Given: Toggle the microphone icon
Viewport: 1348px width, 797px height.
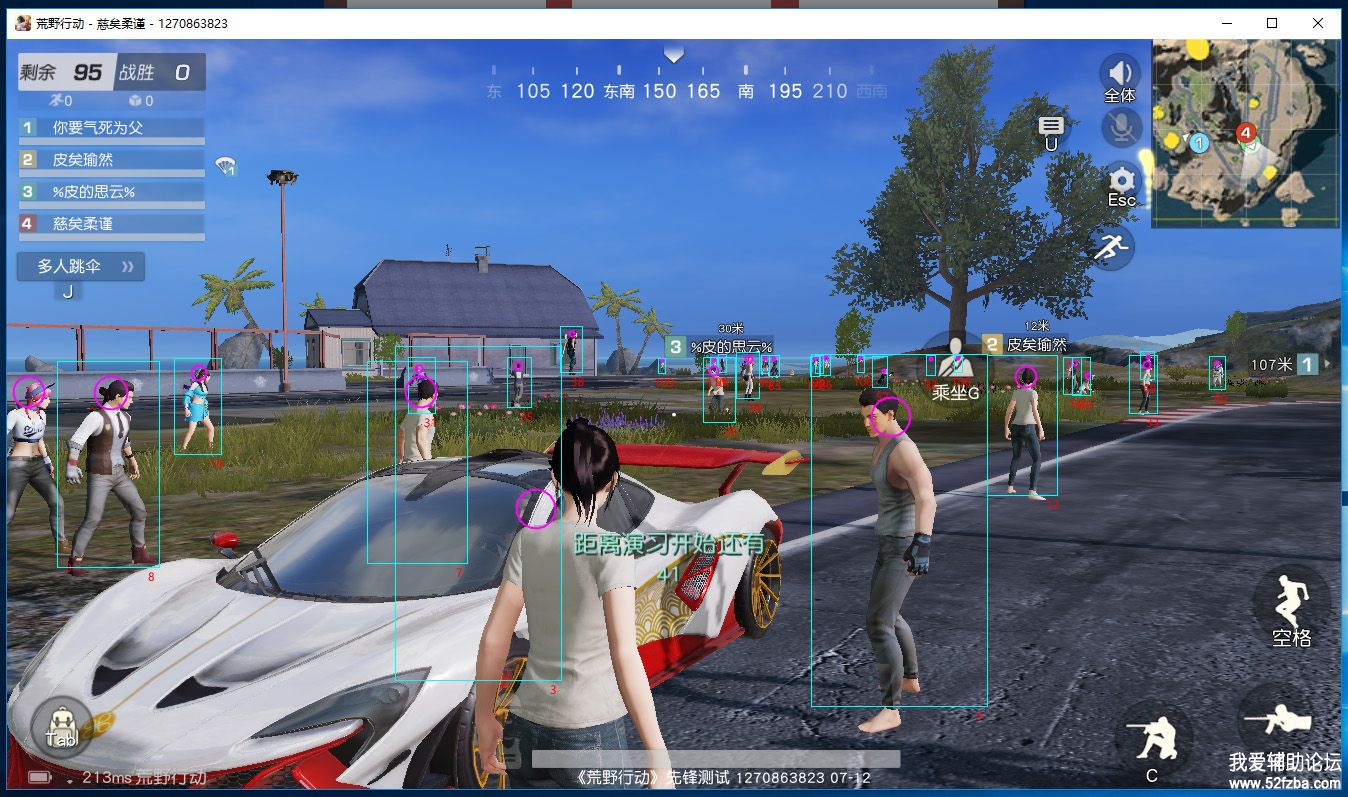Looking at the screenshot, I should tap(1121, 127).
